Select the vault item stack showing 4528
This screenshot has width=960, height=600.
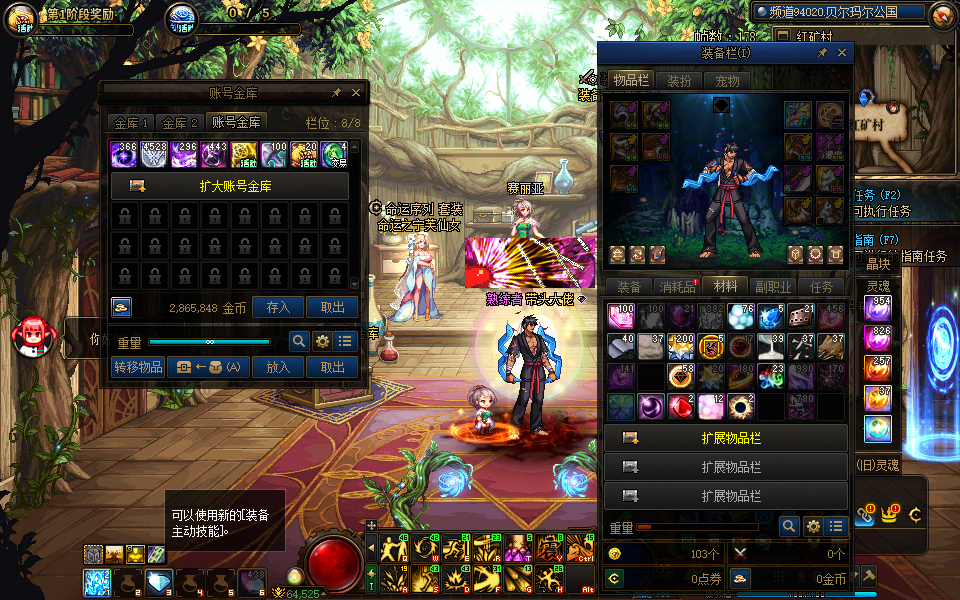(154, 154)
